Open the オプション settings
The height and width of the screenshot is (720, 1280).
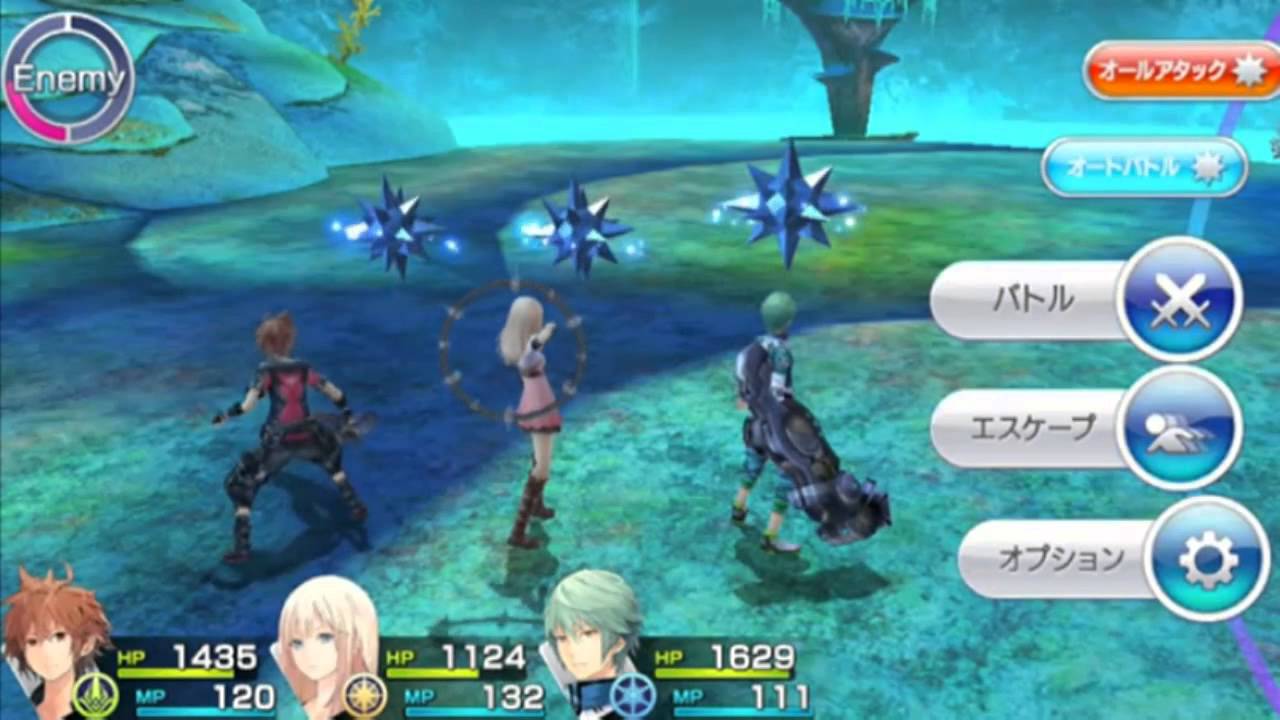1112,559
